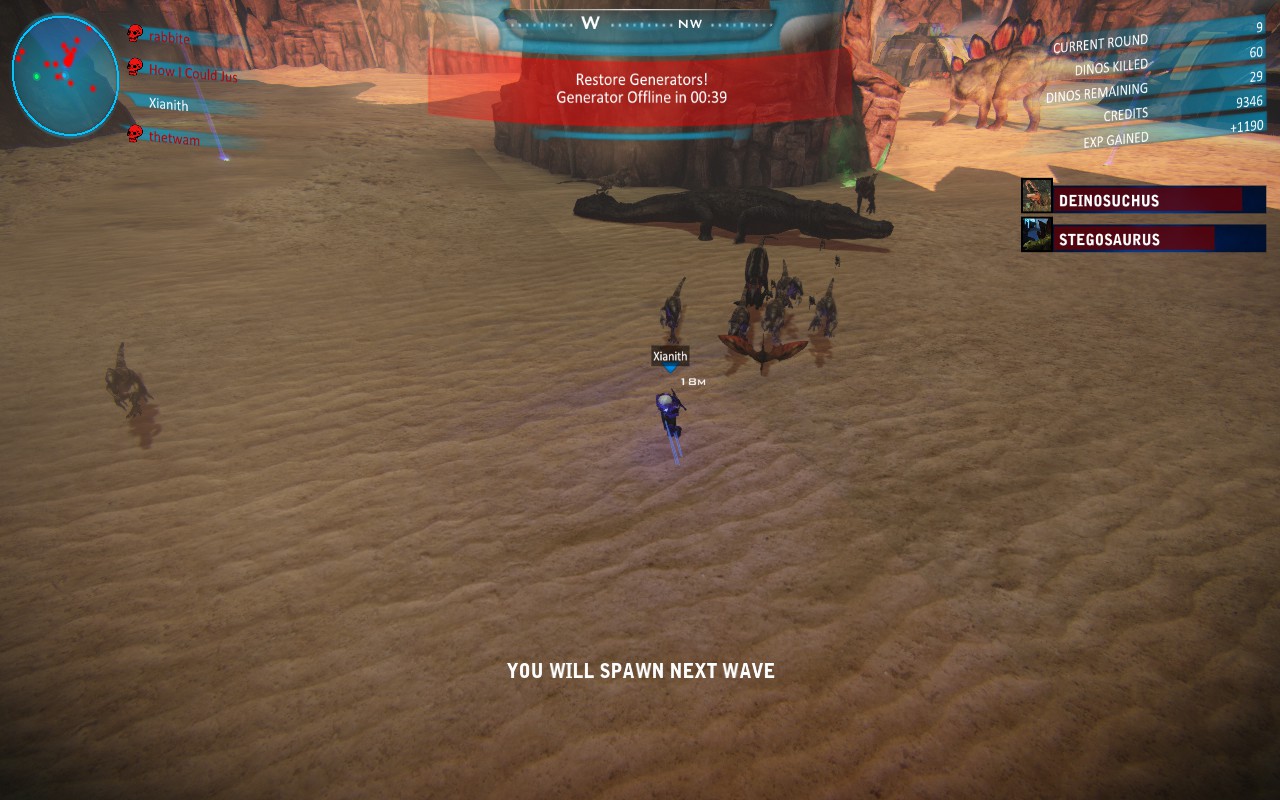Select player rabbite in the squad list
The width and height of the screenshot is (1280, 800).
point(169,38)
